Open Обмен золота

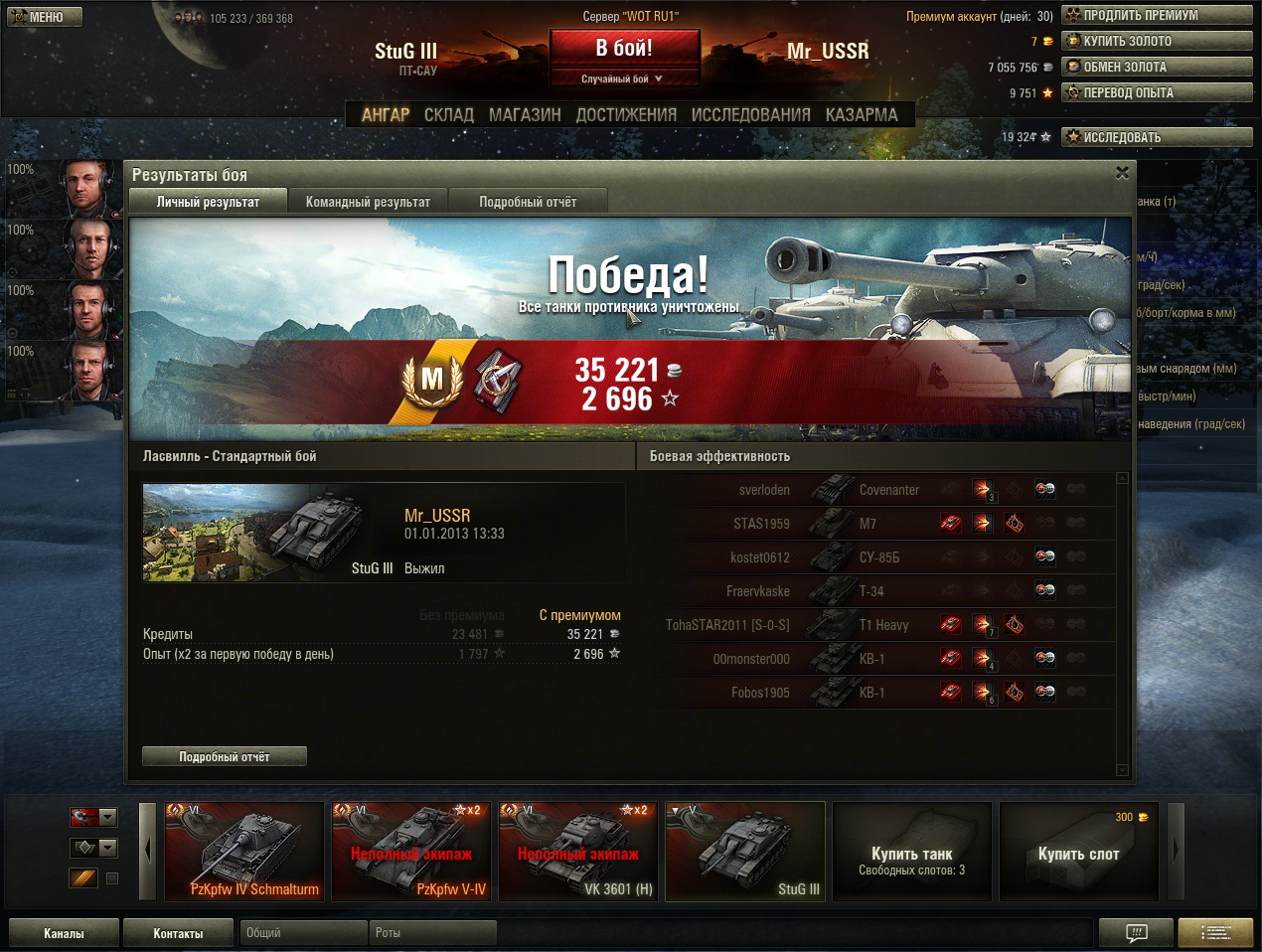point(1156,68)
